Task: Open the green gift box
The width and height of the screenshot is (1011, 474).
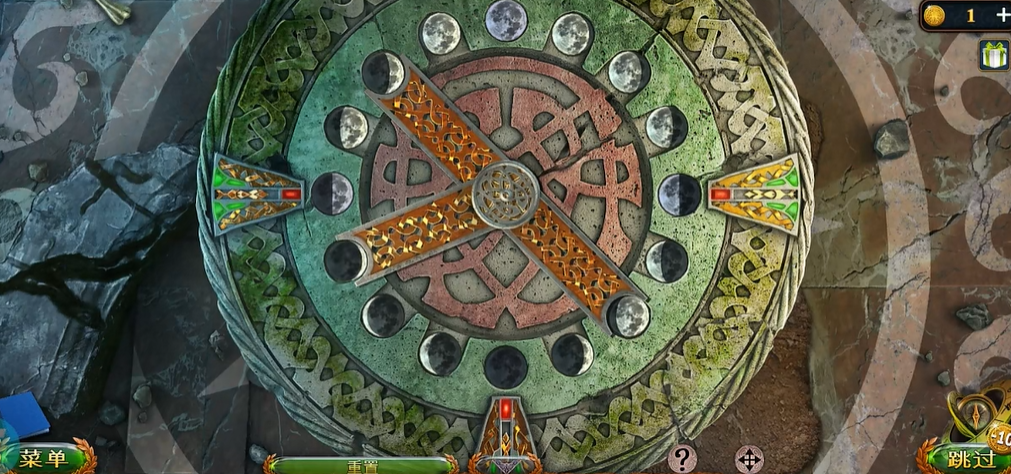Action: [x=994, y=56]
